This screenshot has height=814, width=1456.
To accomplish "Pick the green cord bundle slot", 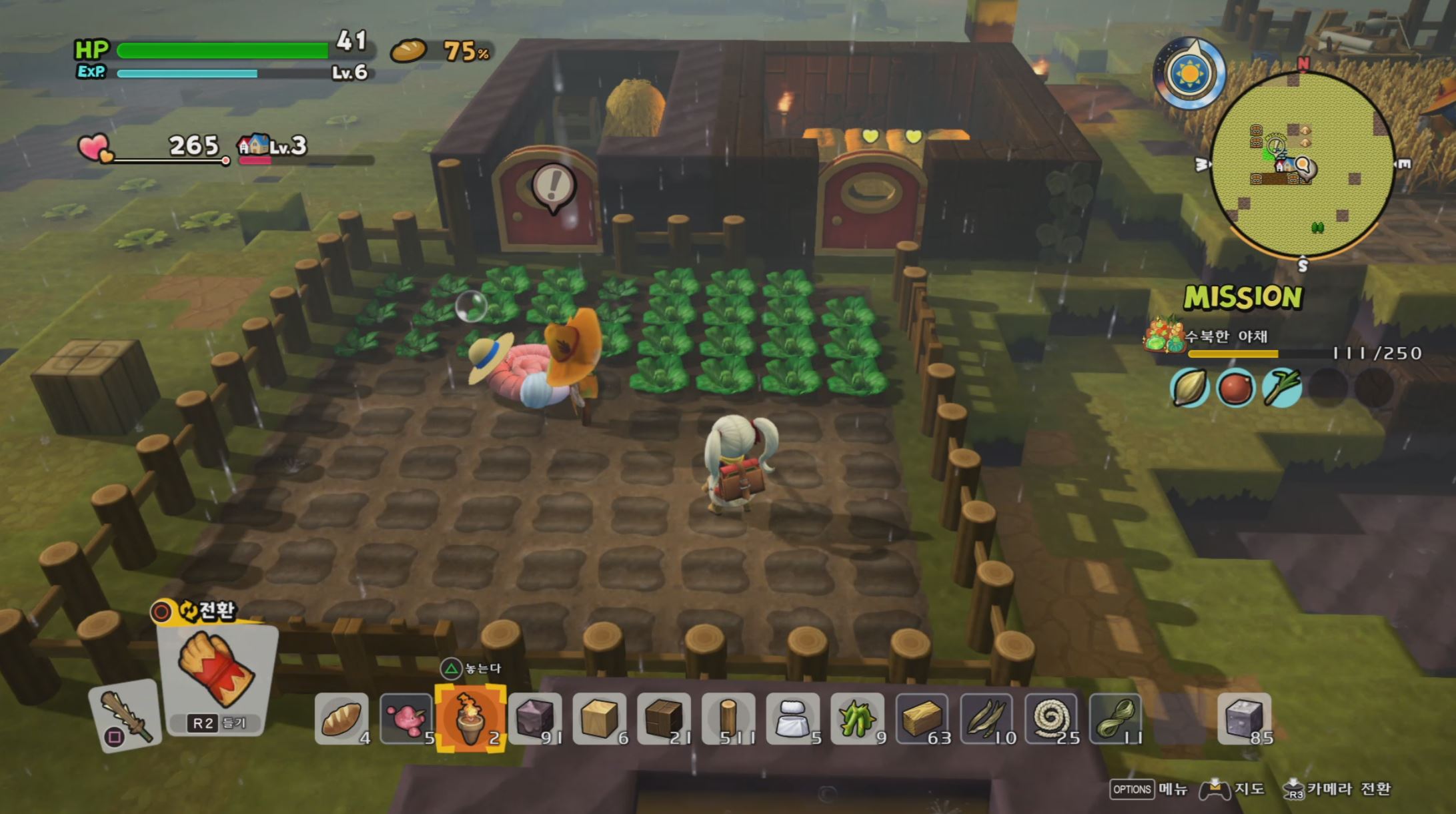I will [1115, 719].
